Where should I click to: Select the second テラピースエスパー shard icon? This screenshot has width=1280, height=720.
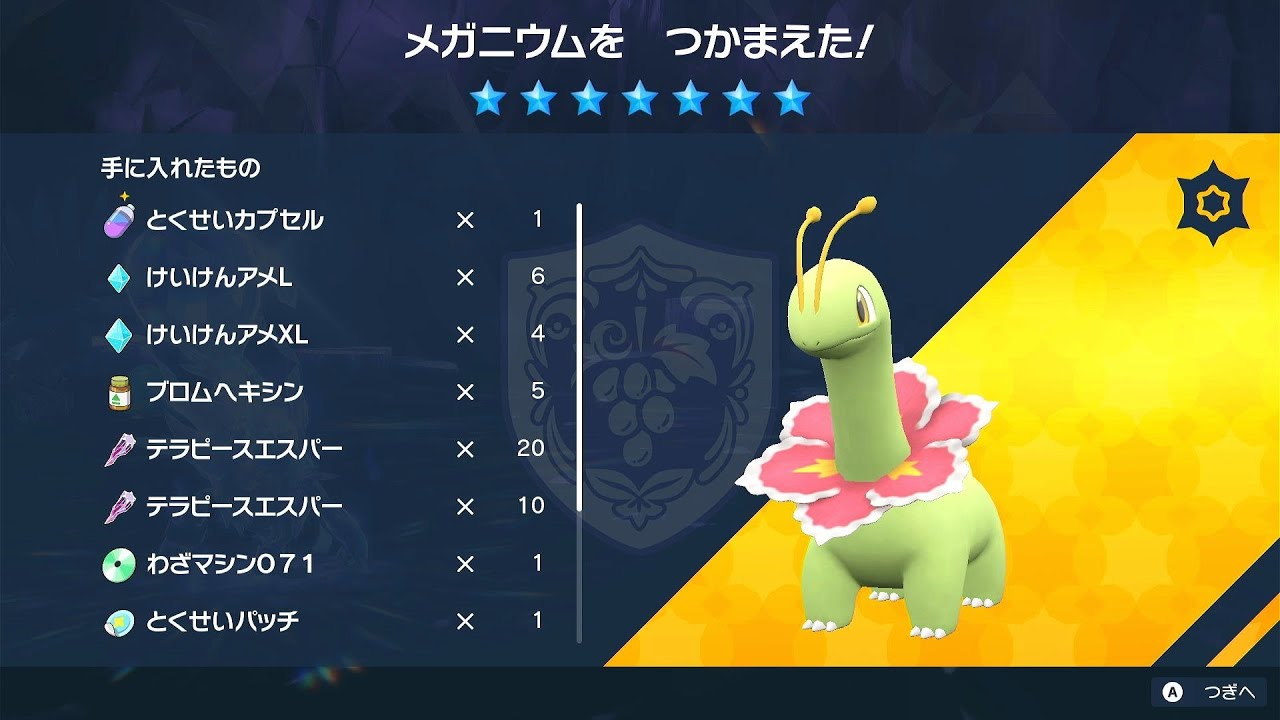click(120, 505)
